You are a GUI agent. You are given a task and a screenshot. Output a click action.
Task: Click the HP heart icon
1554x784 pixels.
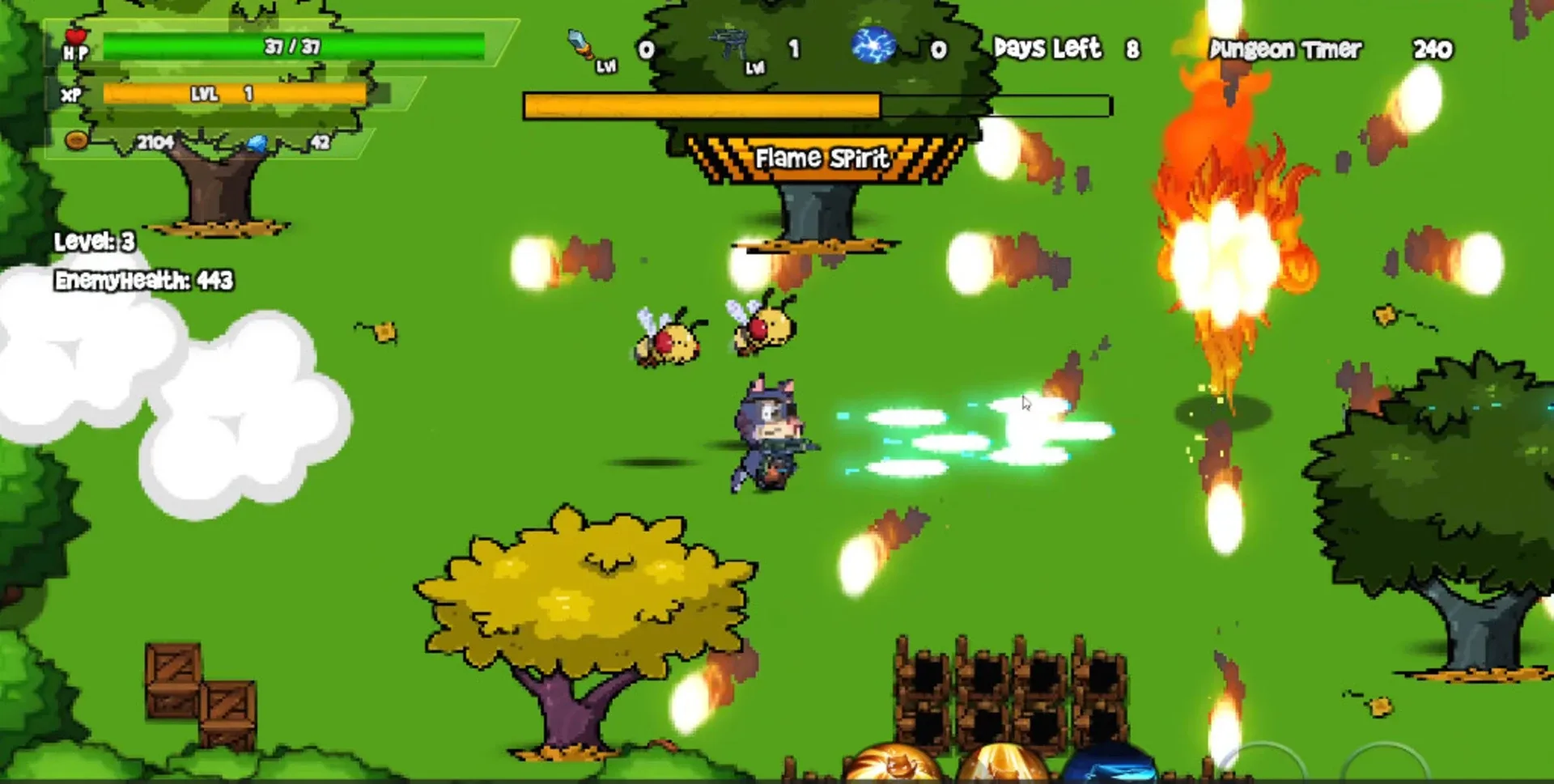(76, 39)
